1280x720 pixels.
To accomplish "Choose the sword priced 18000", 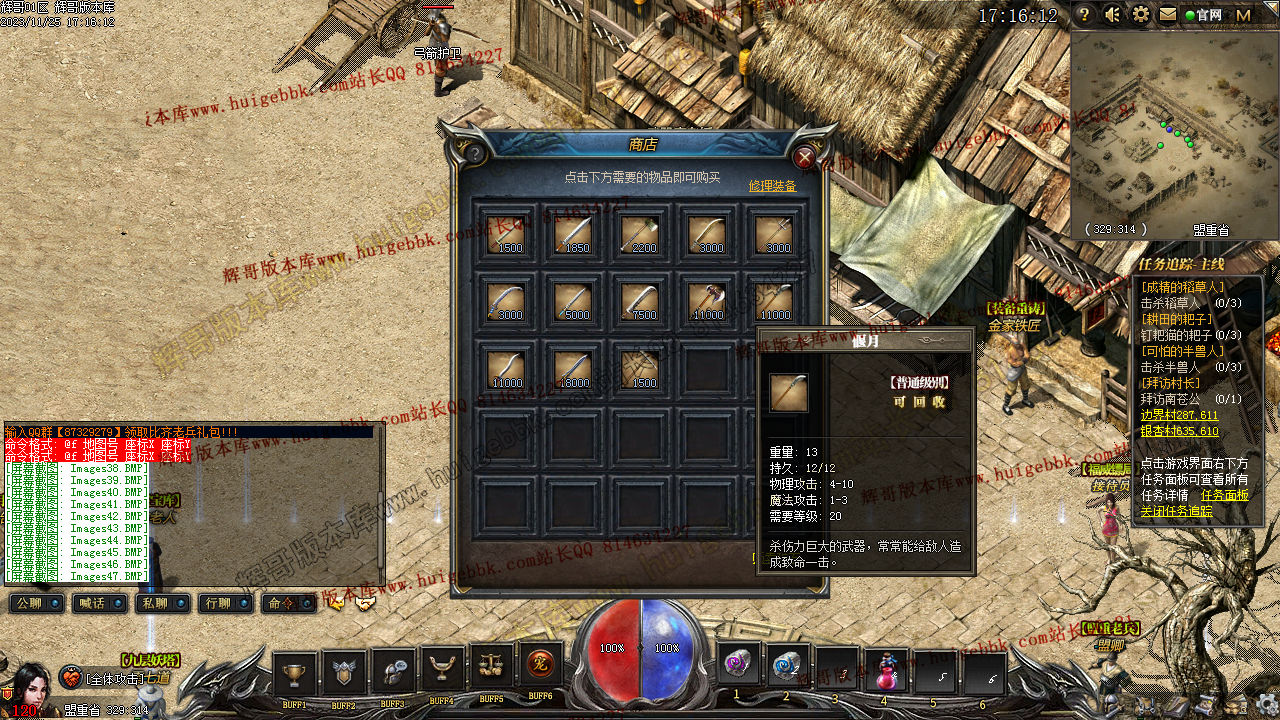I will [574, 369].
